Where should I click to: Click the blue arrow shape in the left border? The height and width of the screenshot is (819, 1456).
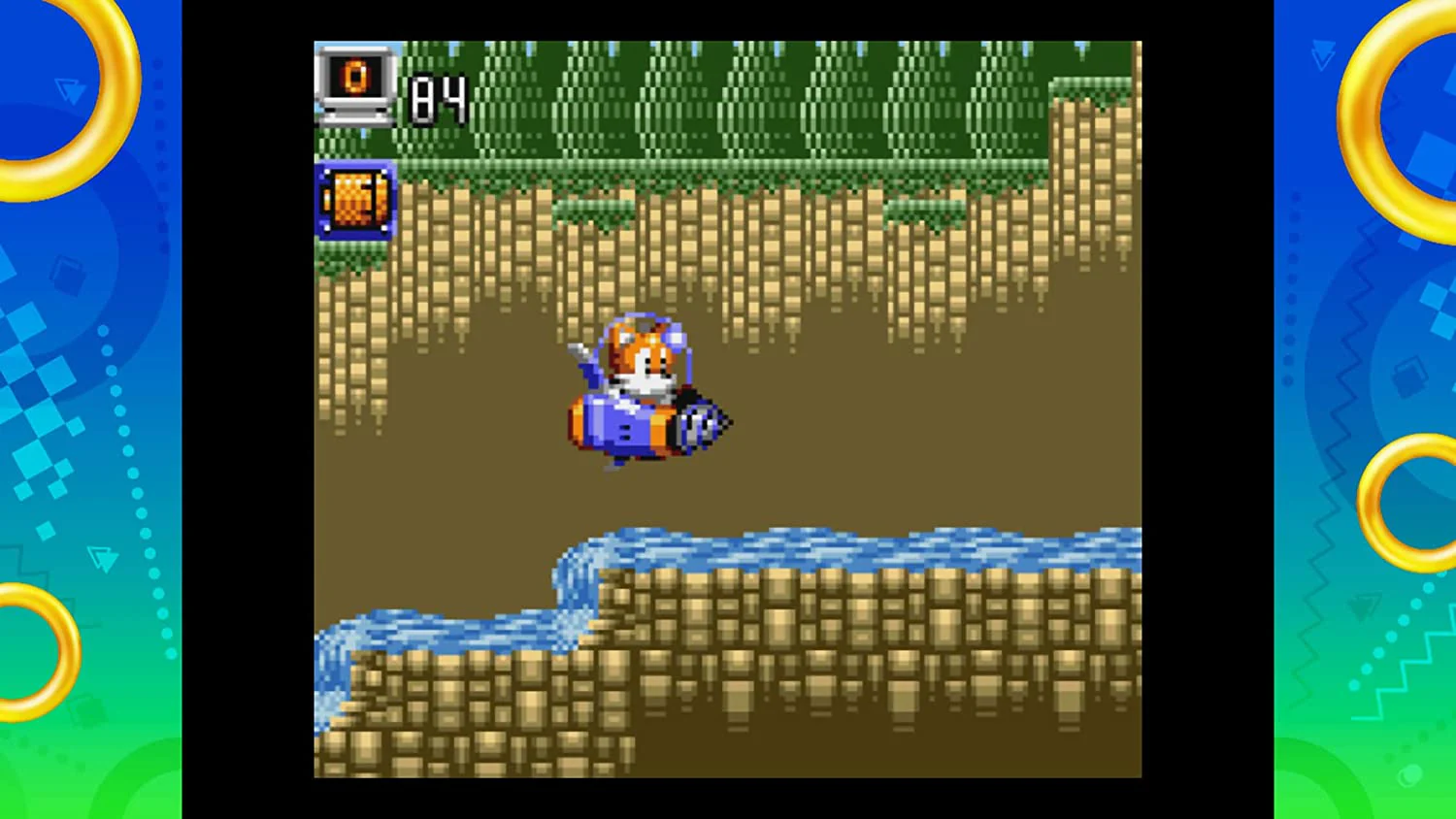(x=68, y=92)
